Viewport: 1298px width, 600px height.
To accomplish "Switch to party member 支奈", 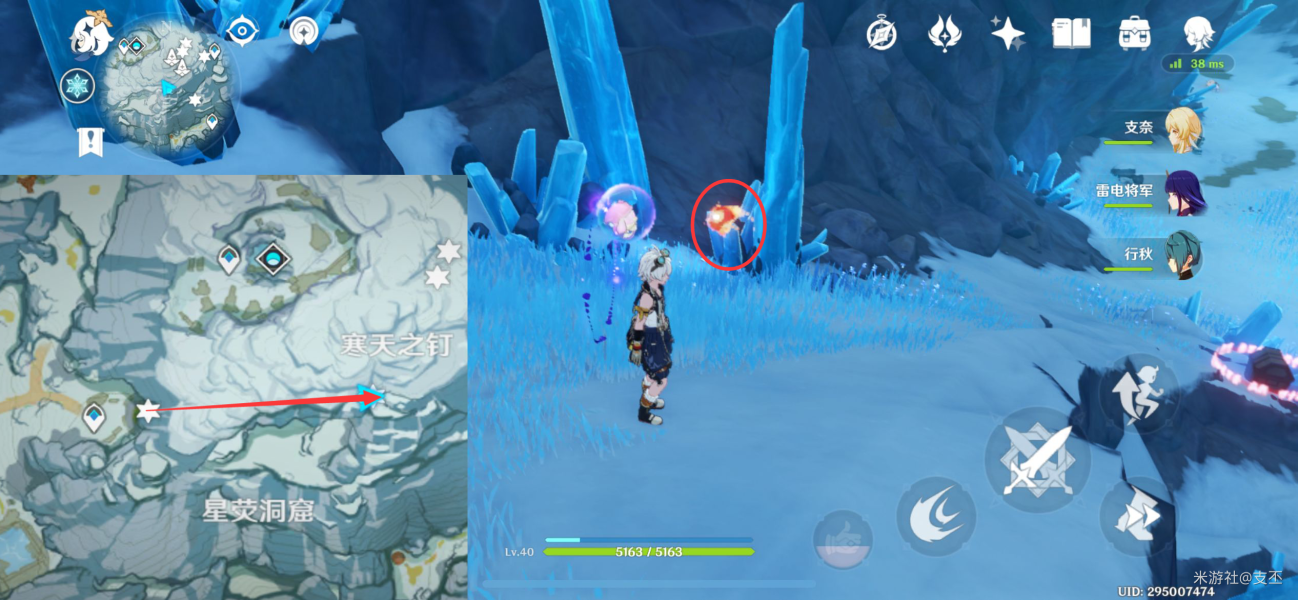I will click(1182, 130).
